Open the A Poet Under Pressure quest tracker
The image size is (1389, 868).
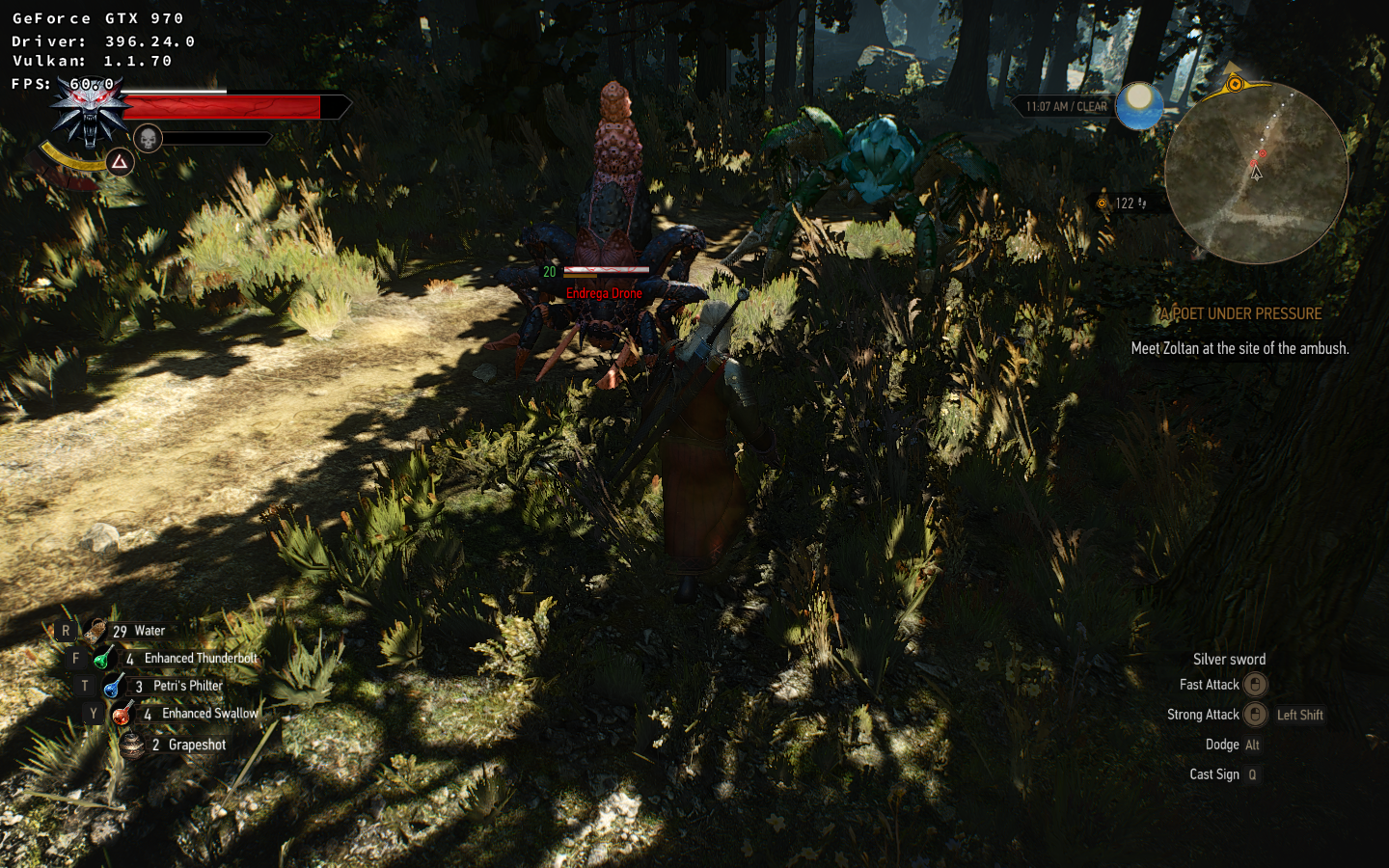point(1240,314)
